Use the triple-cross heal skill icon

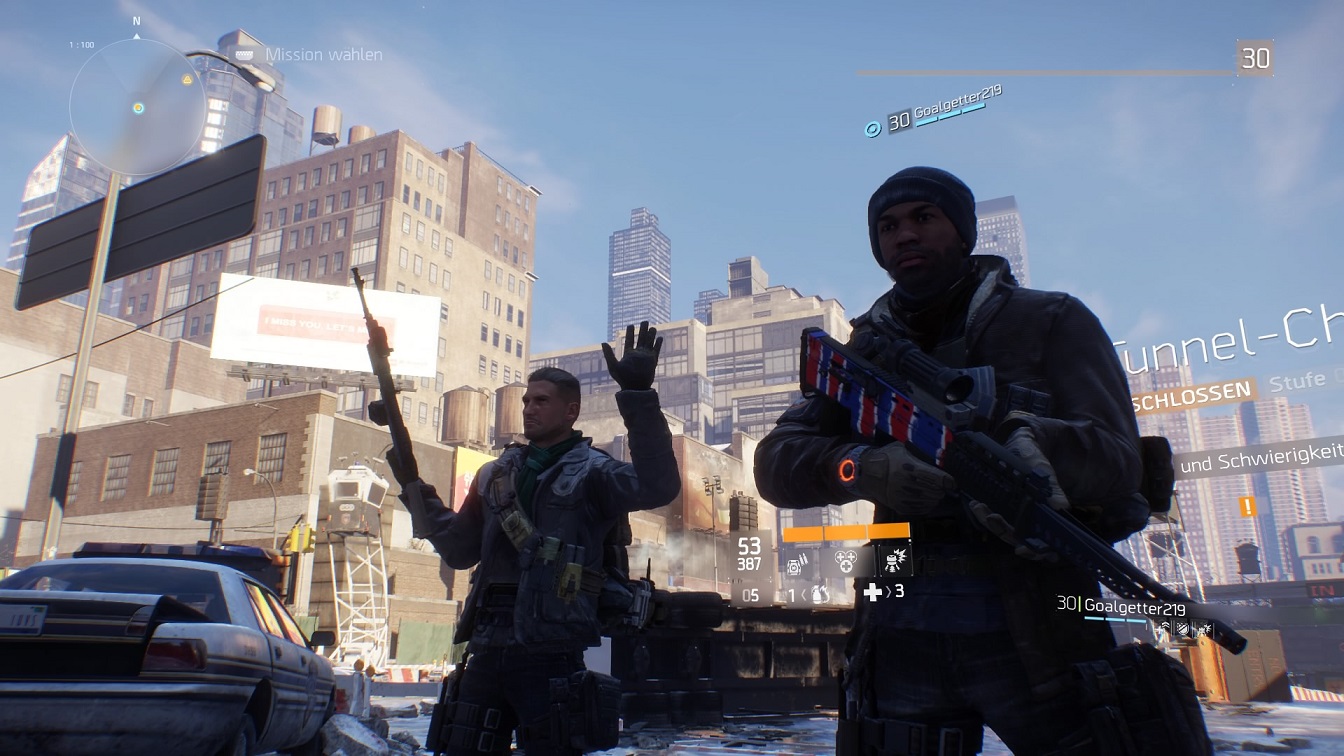click(x=845, y=563)
